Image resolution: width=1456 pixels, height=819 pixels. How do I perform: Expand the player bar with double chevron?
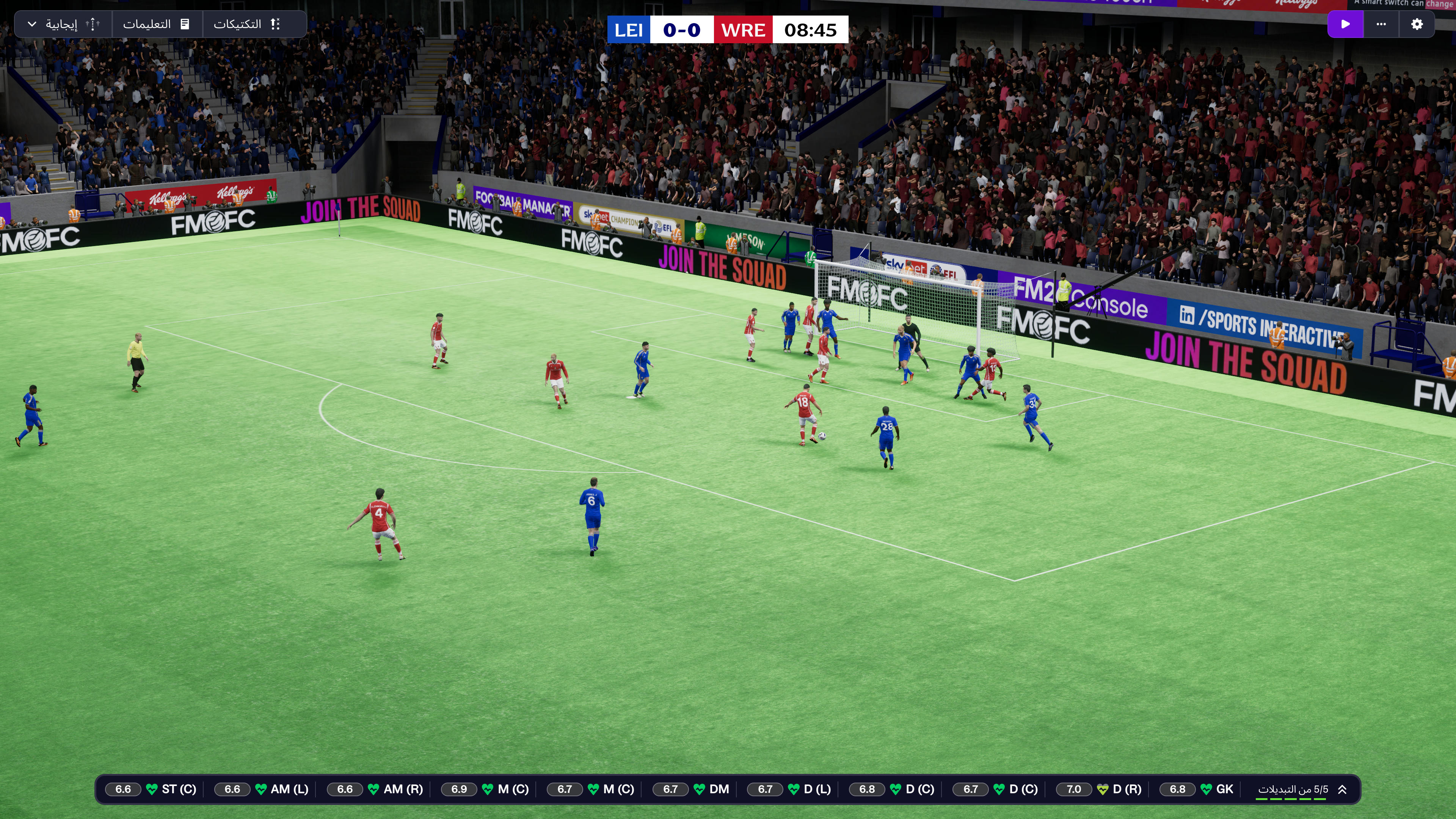(x=1342, y=789)
